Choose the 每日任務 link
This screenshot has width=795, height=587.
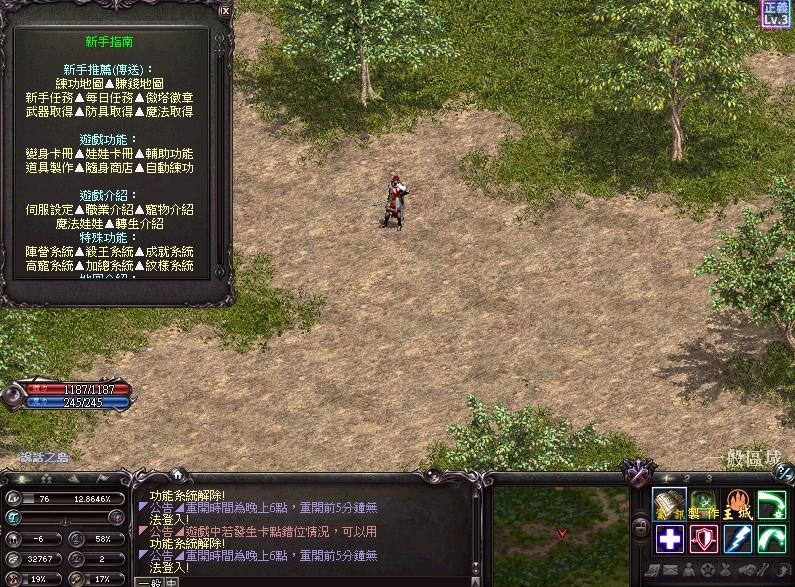[x=110, y=98]
